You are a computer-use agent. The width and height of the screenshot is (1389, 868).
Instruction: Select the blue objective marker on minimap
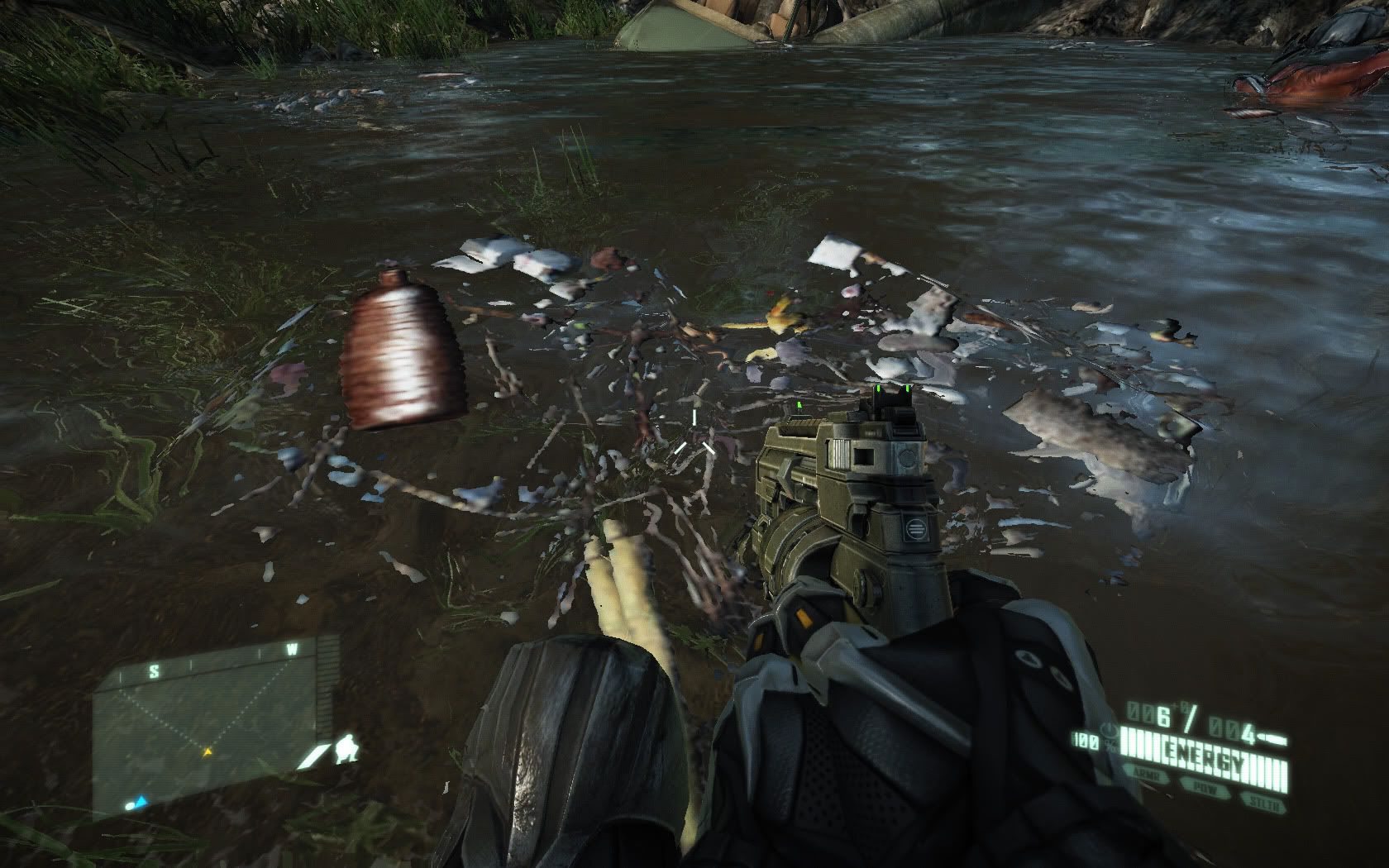[141, 802]
